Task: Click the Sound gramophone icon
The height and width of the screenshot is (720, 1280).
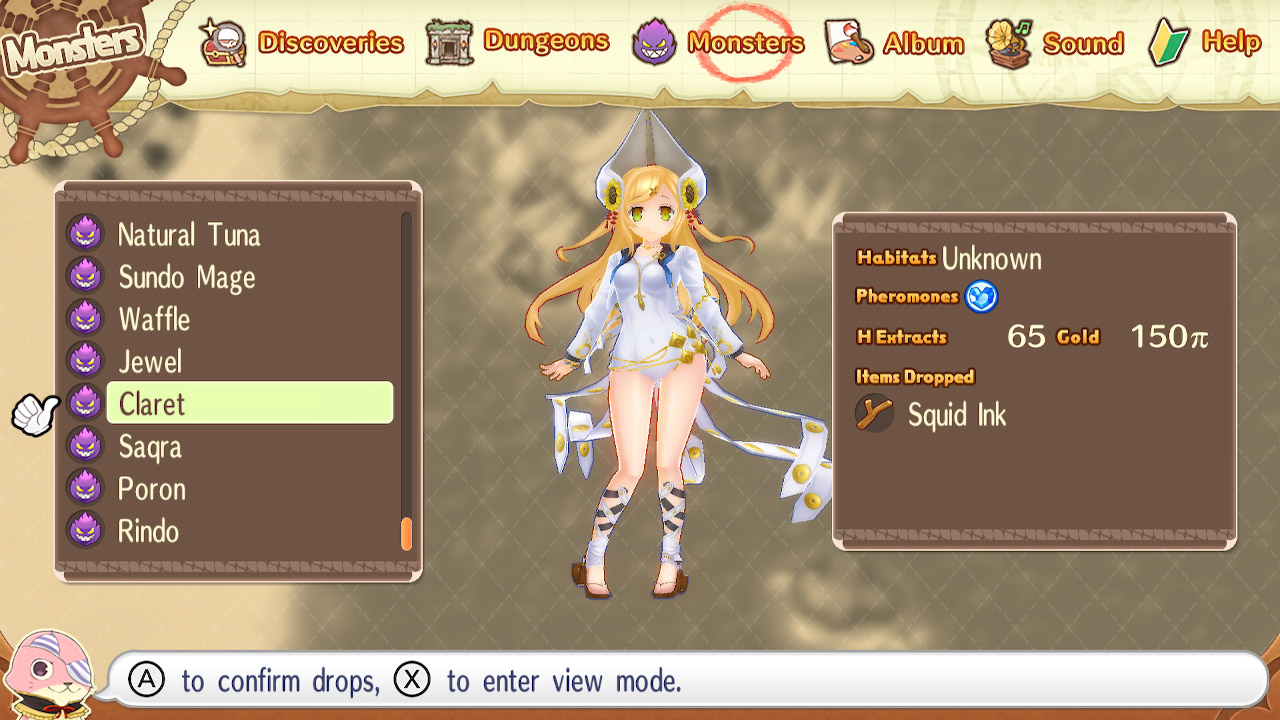Action: tap(1004, 42)
